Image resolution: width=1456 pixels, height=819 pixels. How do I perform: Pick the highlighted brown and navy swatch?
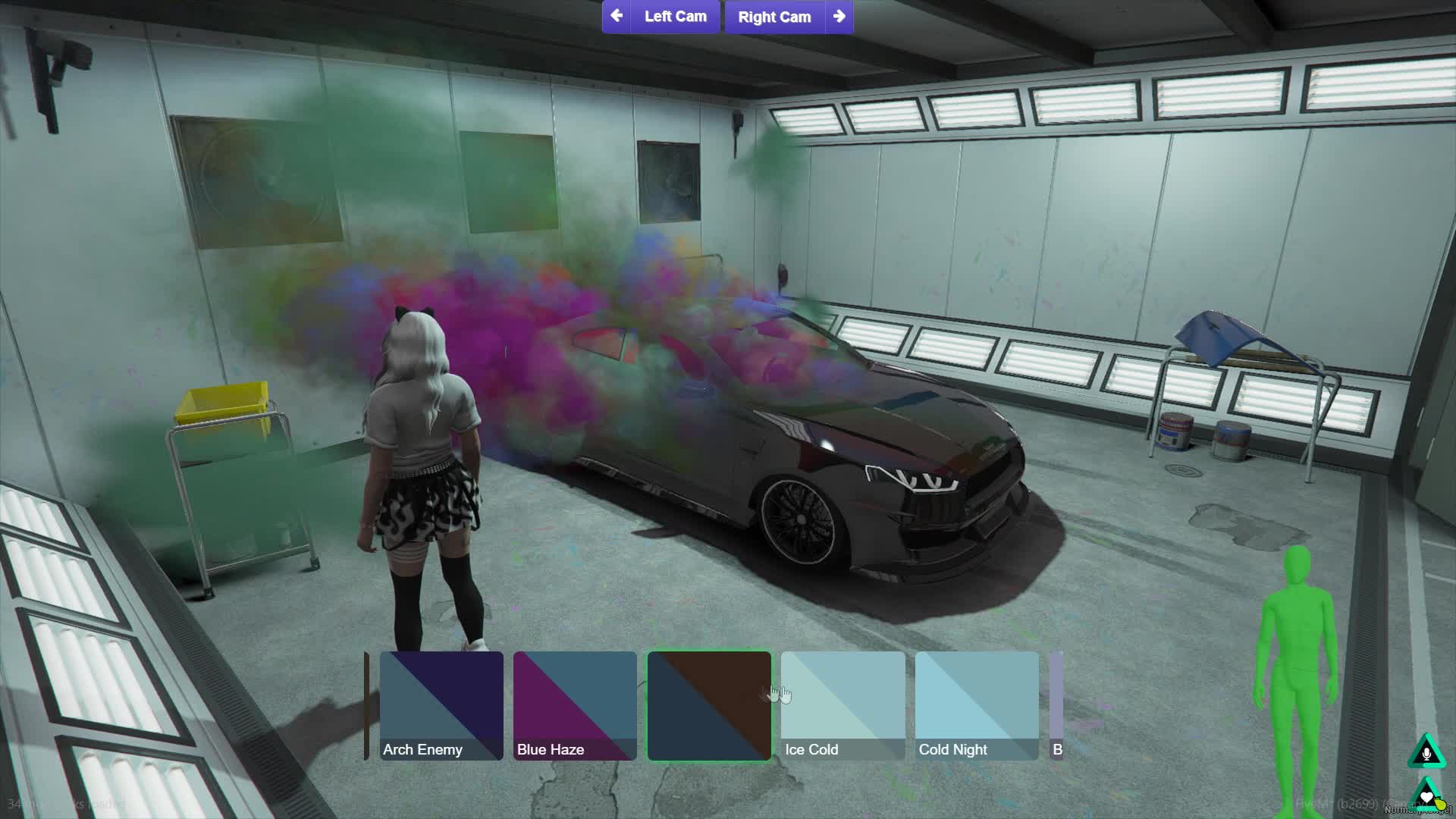(709, 705)
